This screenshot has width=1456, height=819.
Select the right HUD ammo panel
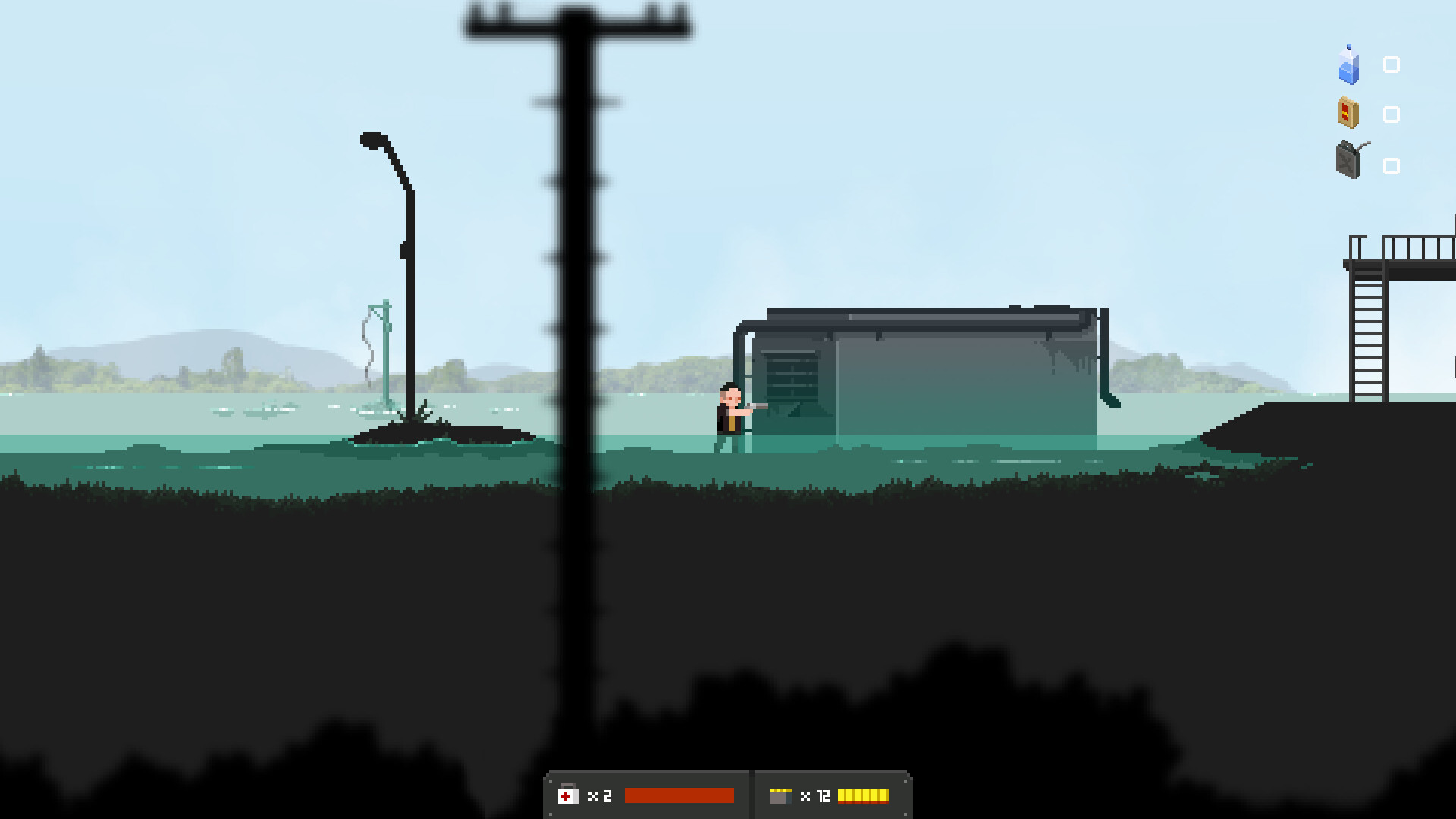click(x=832, y=795)
